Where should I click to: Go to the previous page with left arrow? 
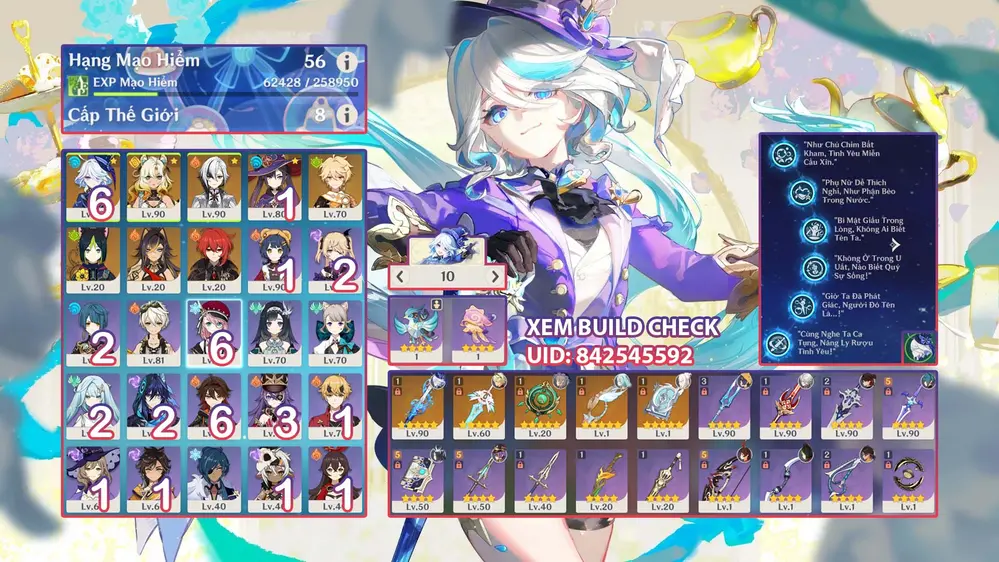click(x=400, y=276)
